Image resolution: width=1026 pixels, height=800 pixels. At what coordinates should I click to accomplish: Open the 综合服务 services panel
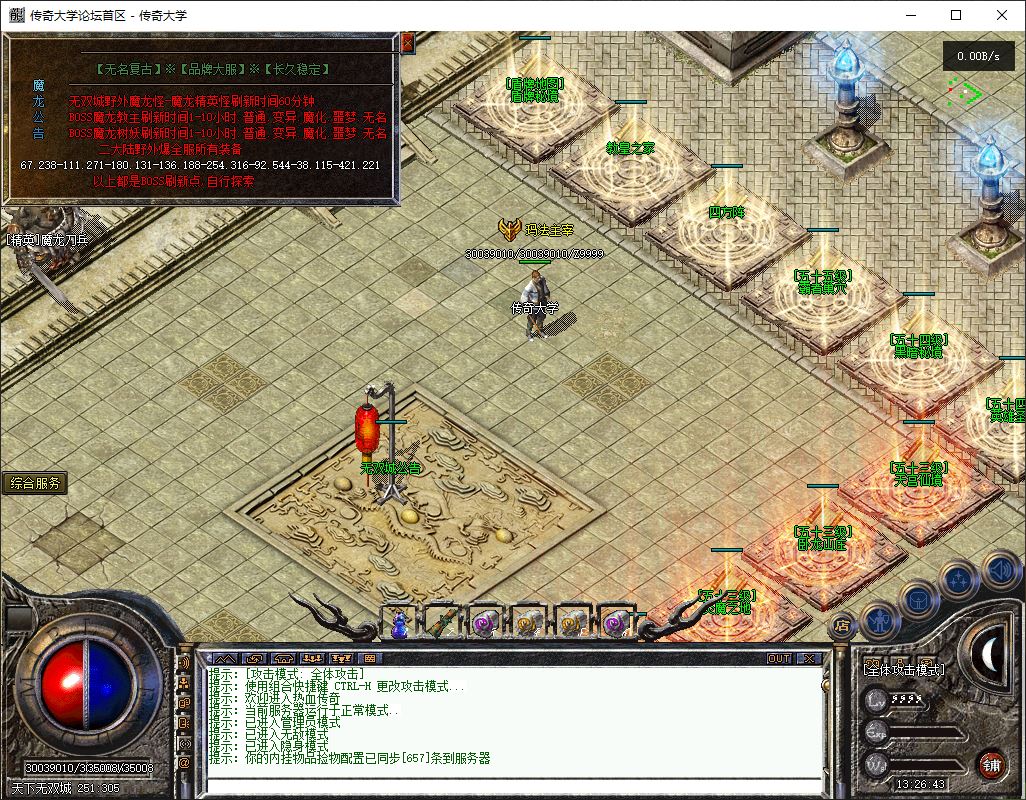coord(36,483)
